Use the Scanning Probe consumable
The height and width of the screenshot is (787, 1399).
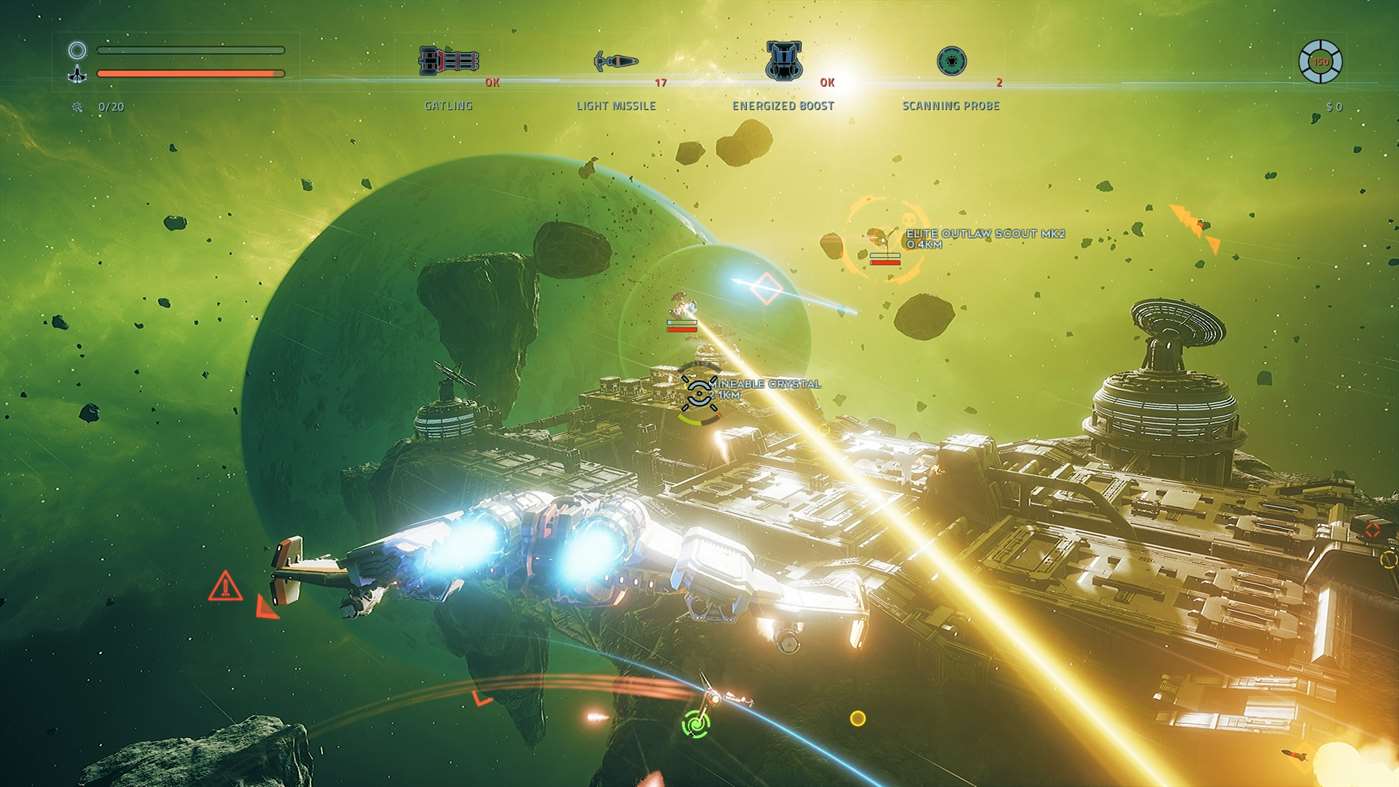click(x=951, y=61)
